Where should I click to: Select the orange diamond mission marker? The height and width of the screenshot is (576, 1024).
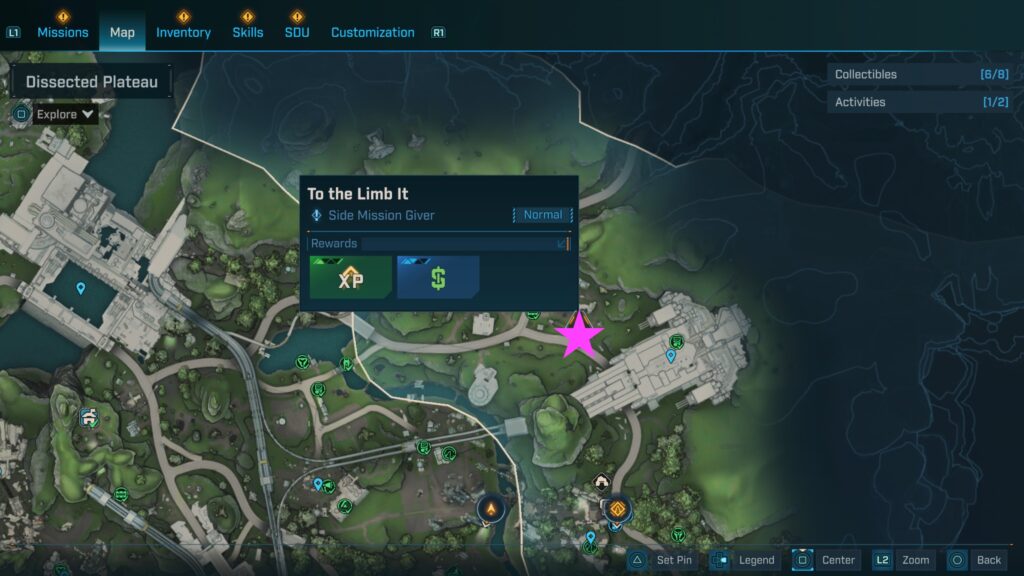pyautogui.click(x=618, y=509)
